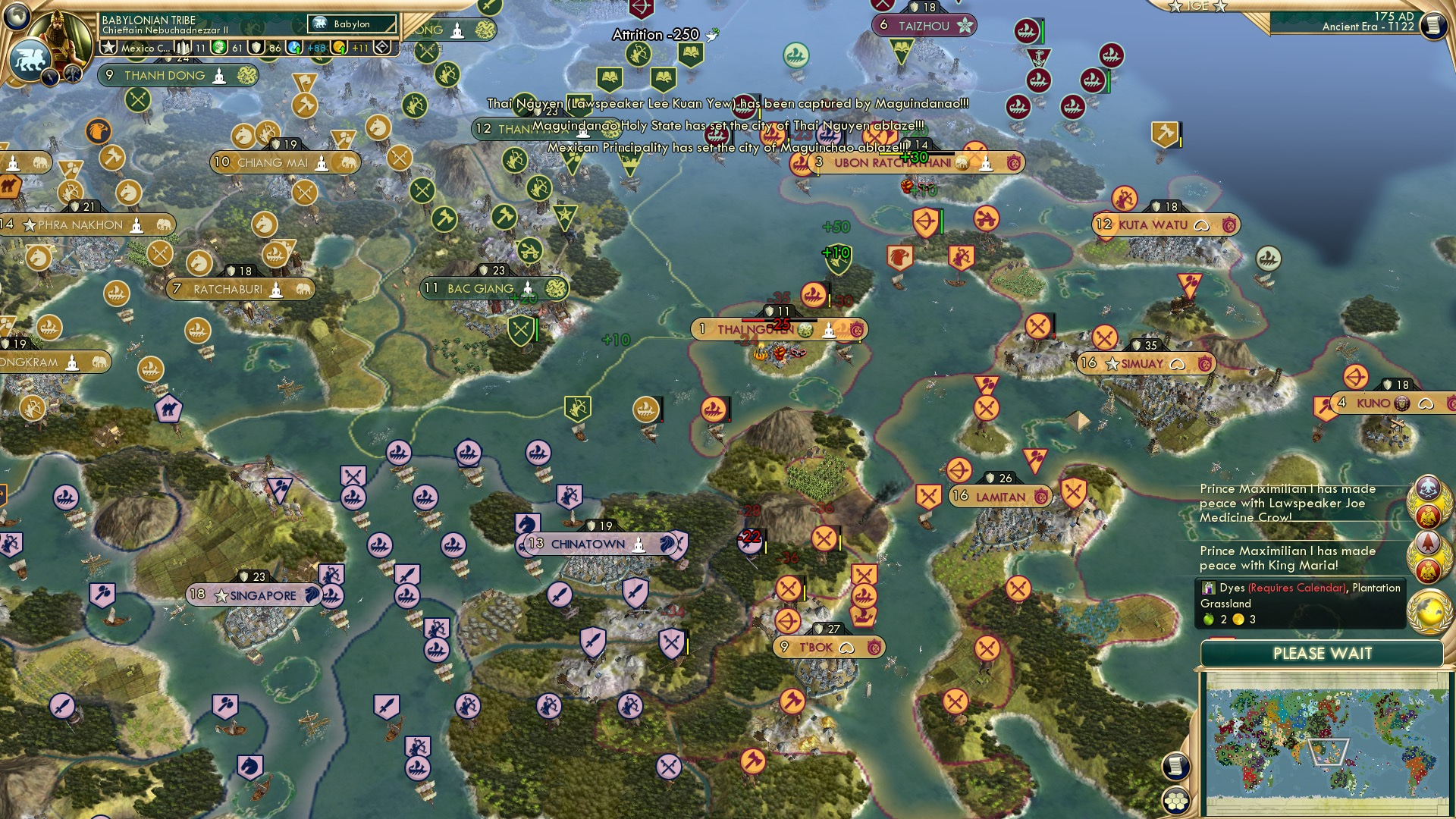Click the gold coin icon showing +11
Viewport: 1456px width, 819px height.
(x=339, y=48)
